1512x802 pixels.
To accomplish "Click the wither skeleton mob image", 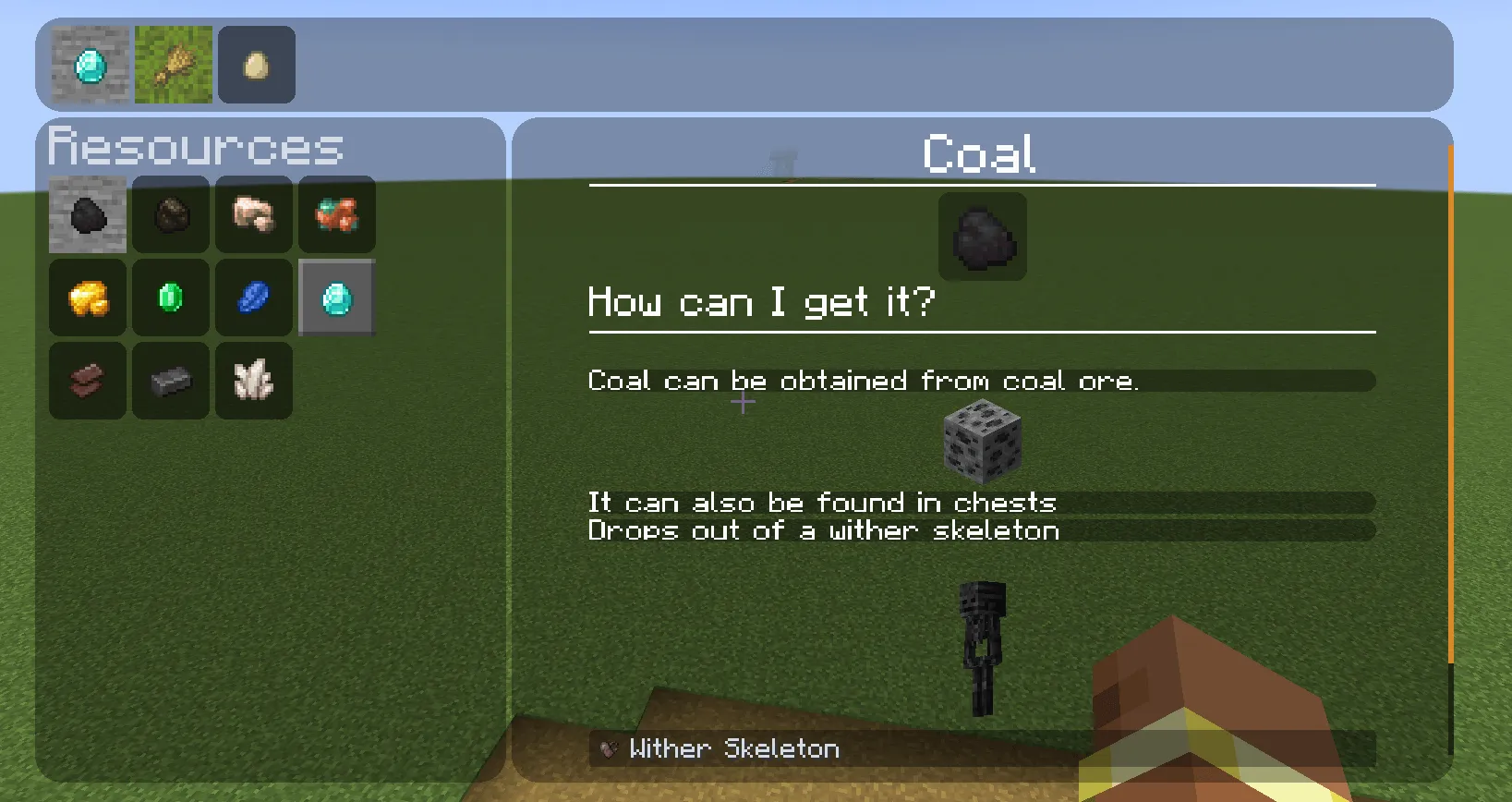I will [979, 647].
